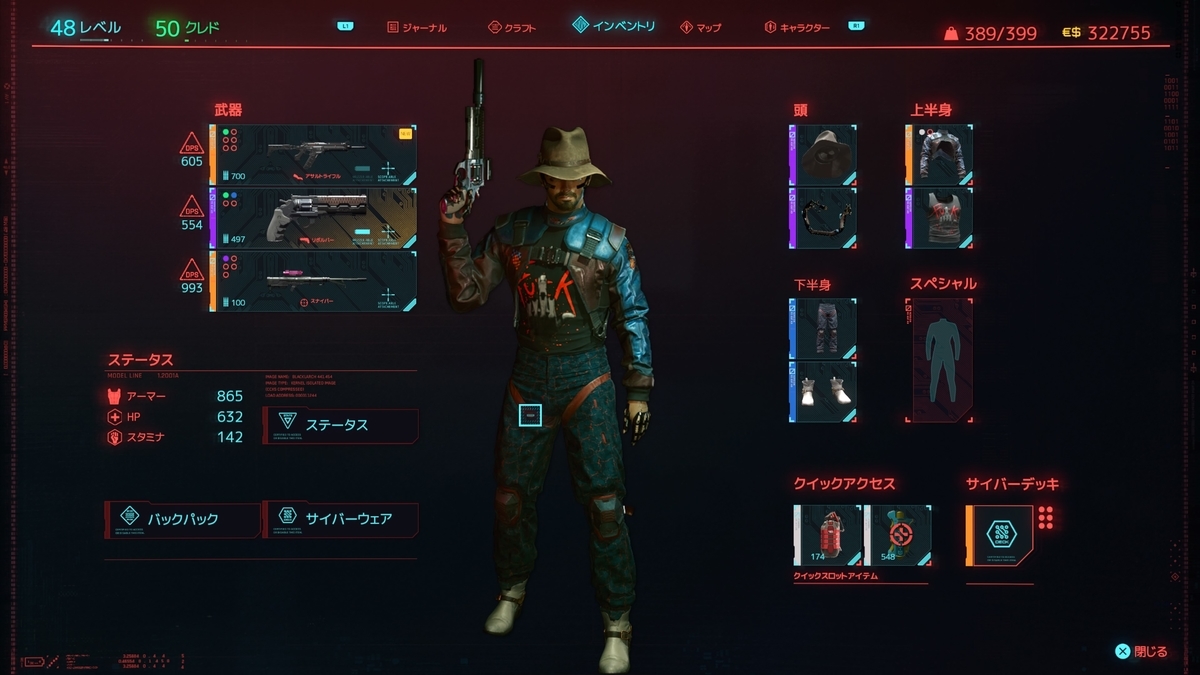Select the assault rifle weapon slot
The image size is (1200, 675).
[313, 154]
